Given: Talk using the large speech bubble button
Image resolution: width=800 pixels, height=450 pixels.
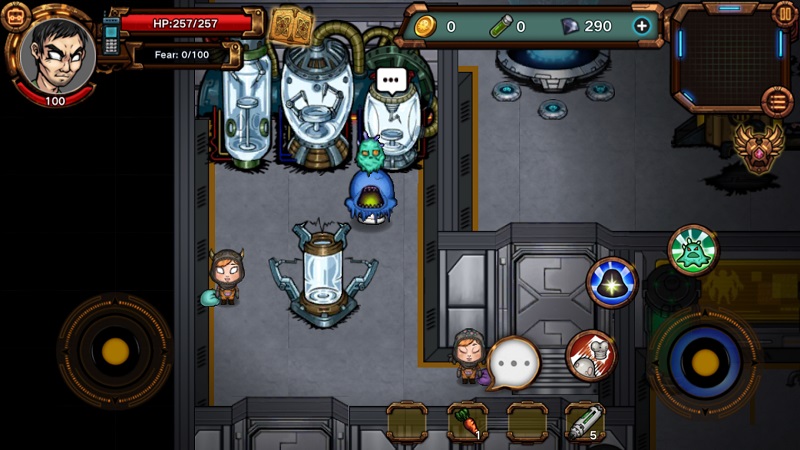Looking at the screenshot, I should coord(514,362).
